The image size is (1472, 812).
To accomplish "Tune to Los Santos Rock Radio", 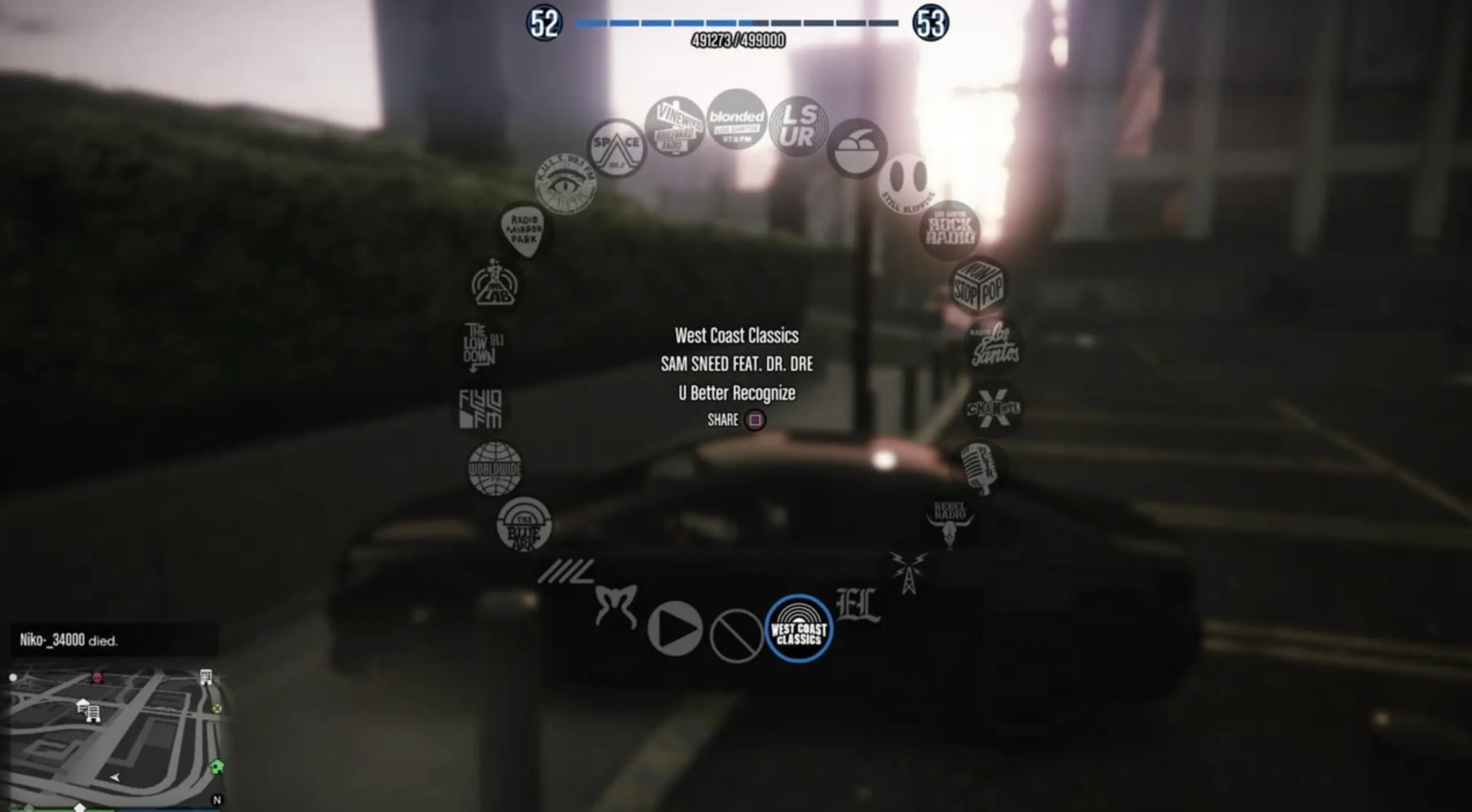I will 949,230.
